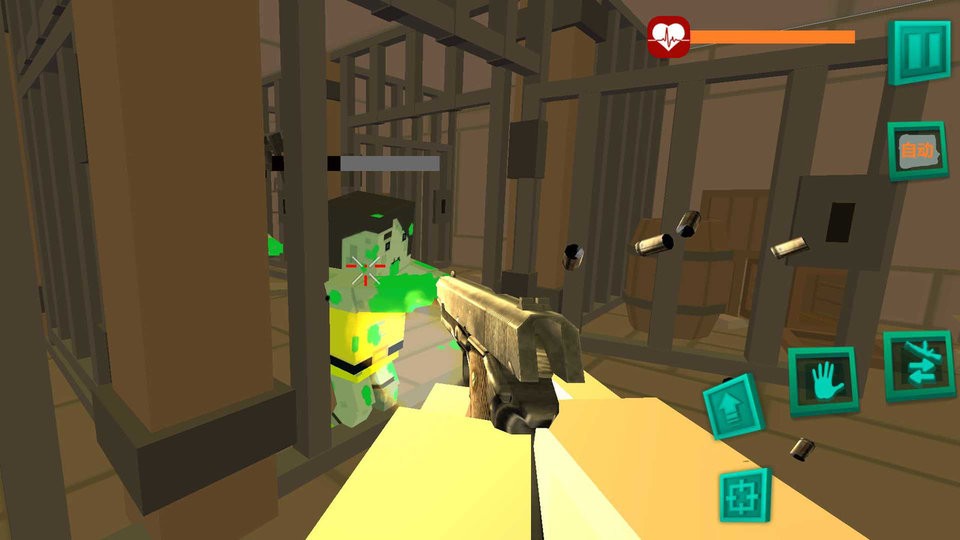Switch weapon with the swap arrows button

[x=918, y=365]
